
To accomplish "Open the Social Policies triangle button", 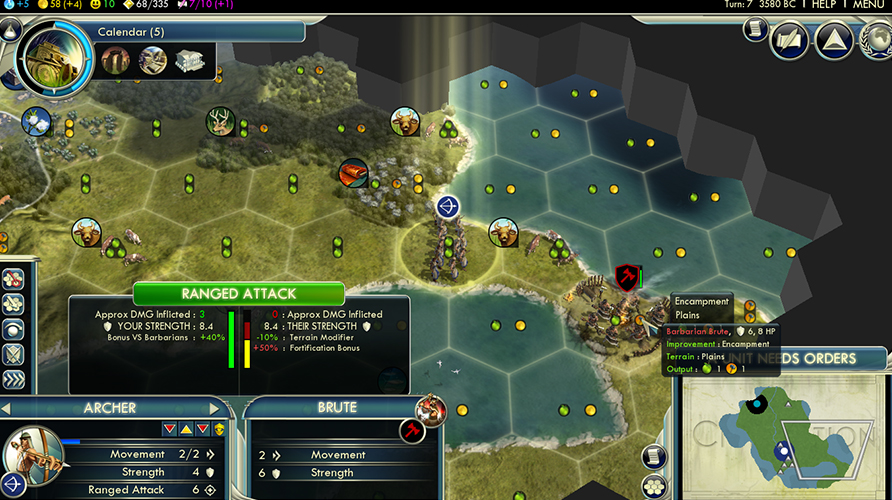I will pos(833,40).
